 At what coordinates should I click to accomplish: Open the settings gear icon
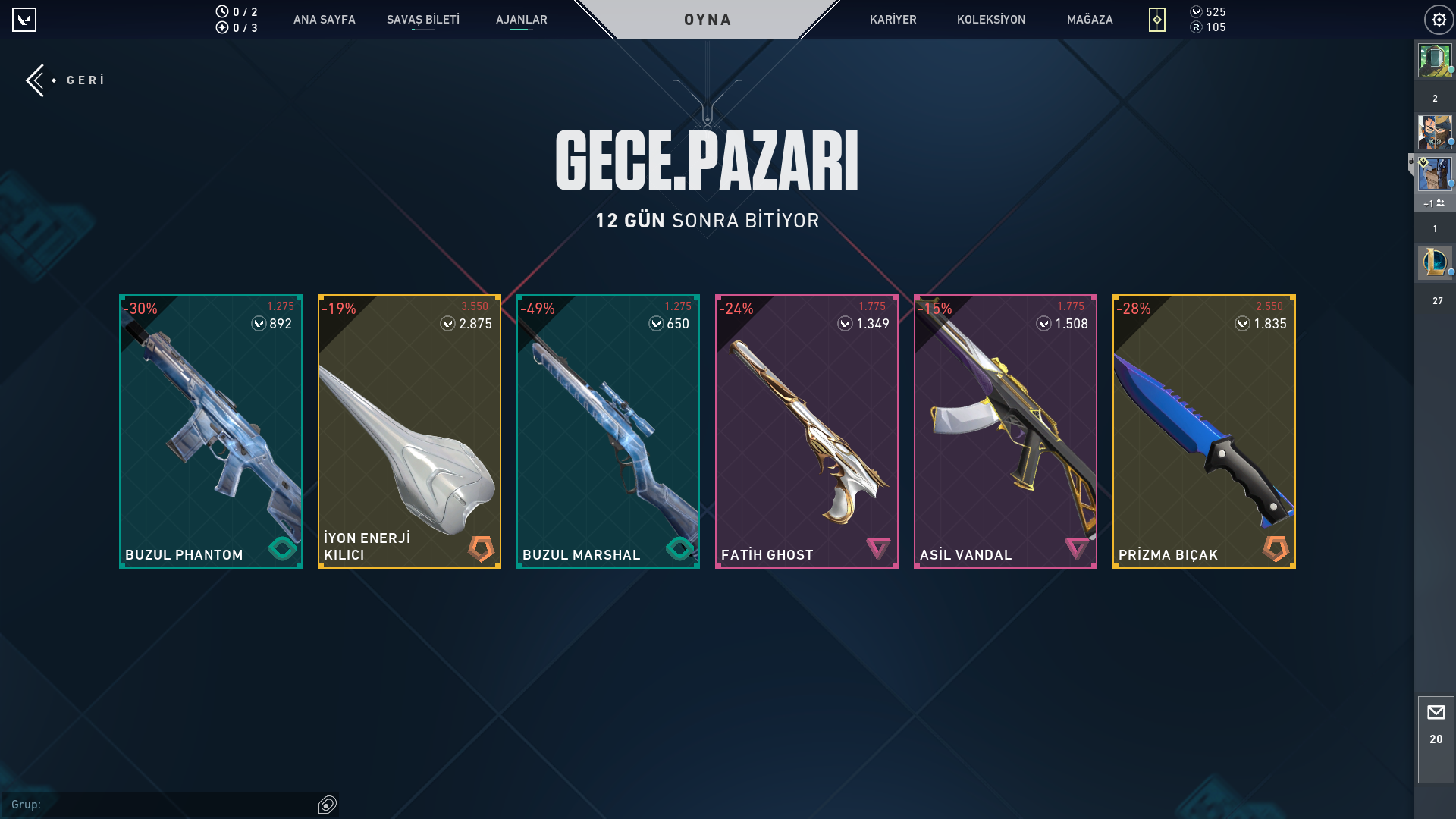(x=1439, y=20)
